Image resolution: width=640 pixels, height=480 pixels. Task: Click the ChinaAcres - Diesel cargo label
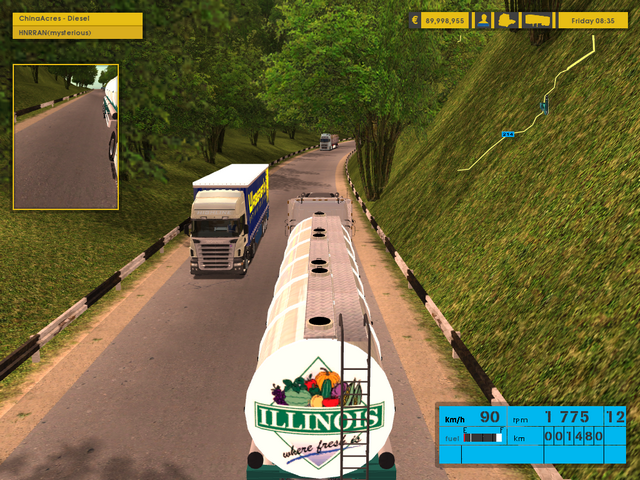click(x=76, y=19)
